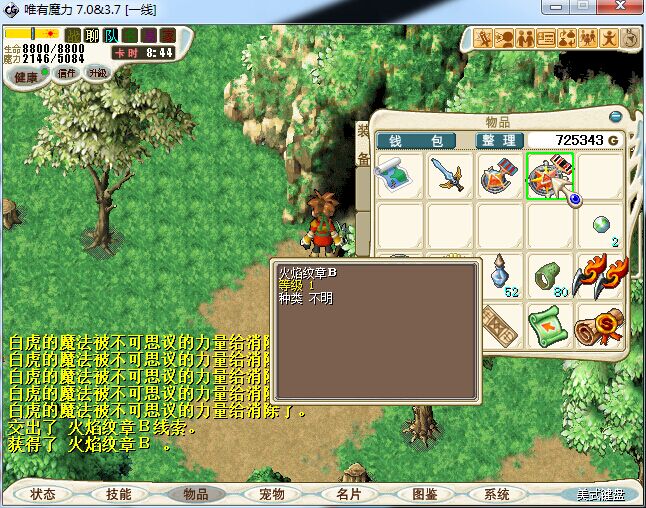Select the highlighted 火焰纹章B emblem slot
Image resolution: width=646 pixels, height=508 pixels.
(550, 176)
